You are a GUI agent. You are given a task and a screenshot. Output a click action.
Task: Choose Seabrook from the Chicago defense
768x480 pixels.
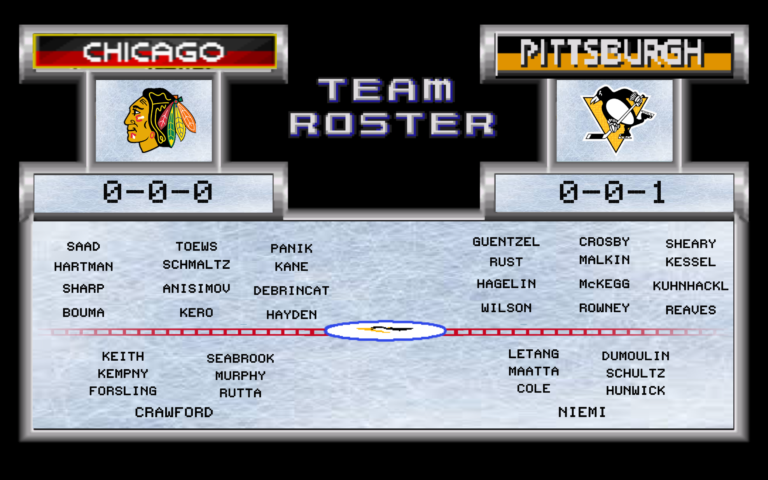tap(240, 358)
